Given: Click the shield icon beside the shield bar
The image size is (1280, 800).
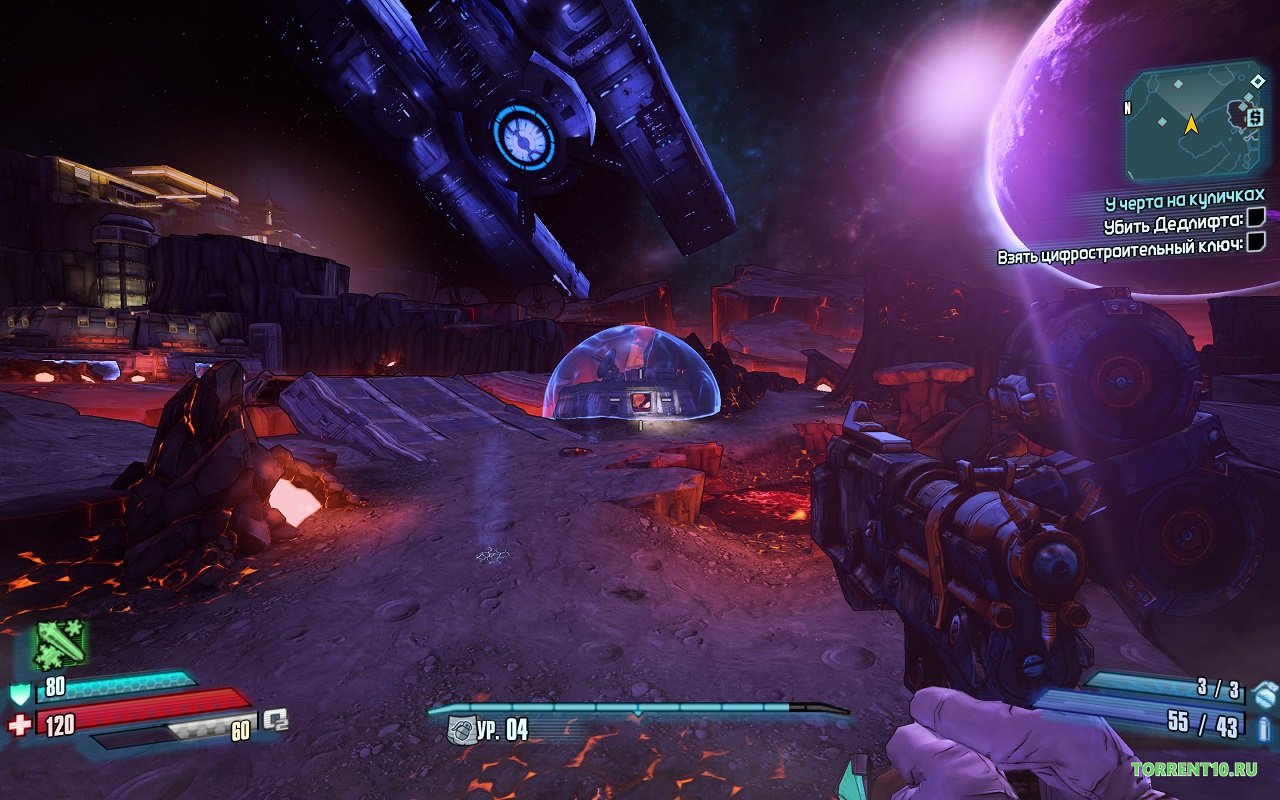Looking at the screenshot, I should 19,692.
